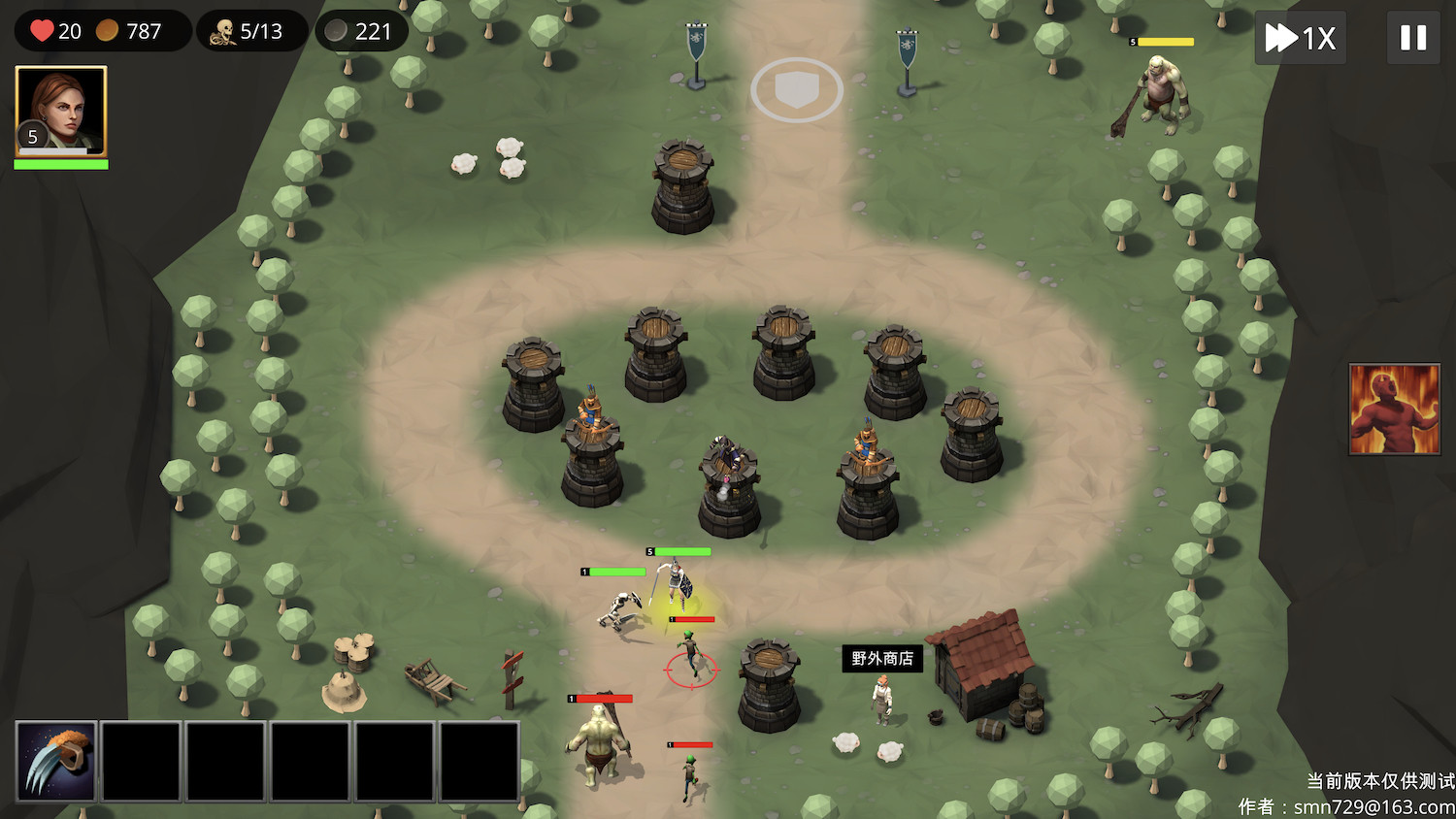The height and width of the screenshot is (819, 1456).
Task: Click the empty tower at top of path
Action: (x=681, y=189)
